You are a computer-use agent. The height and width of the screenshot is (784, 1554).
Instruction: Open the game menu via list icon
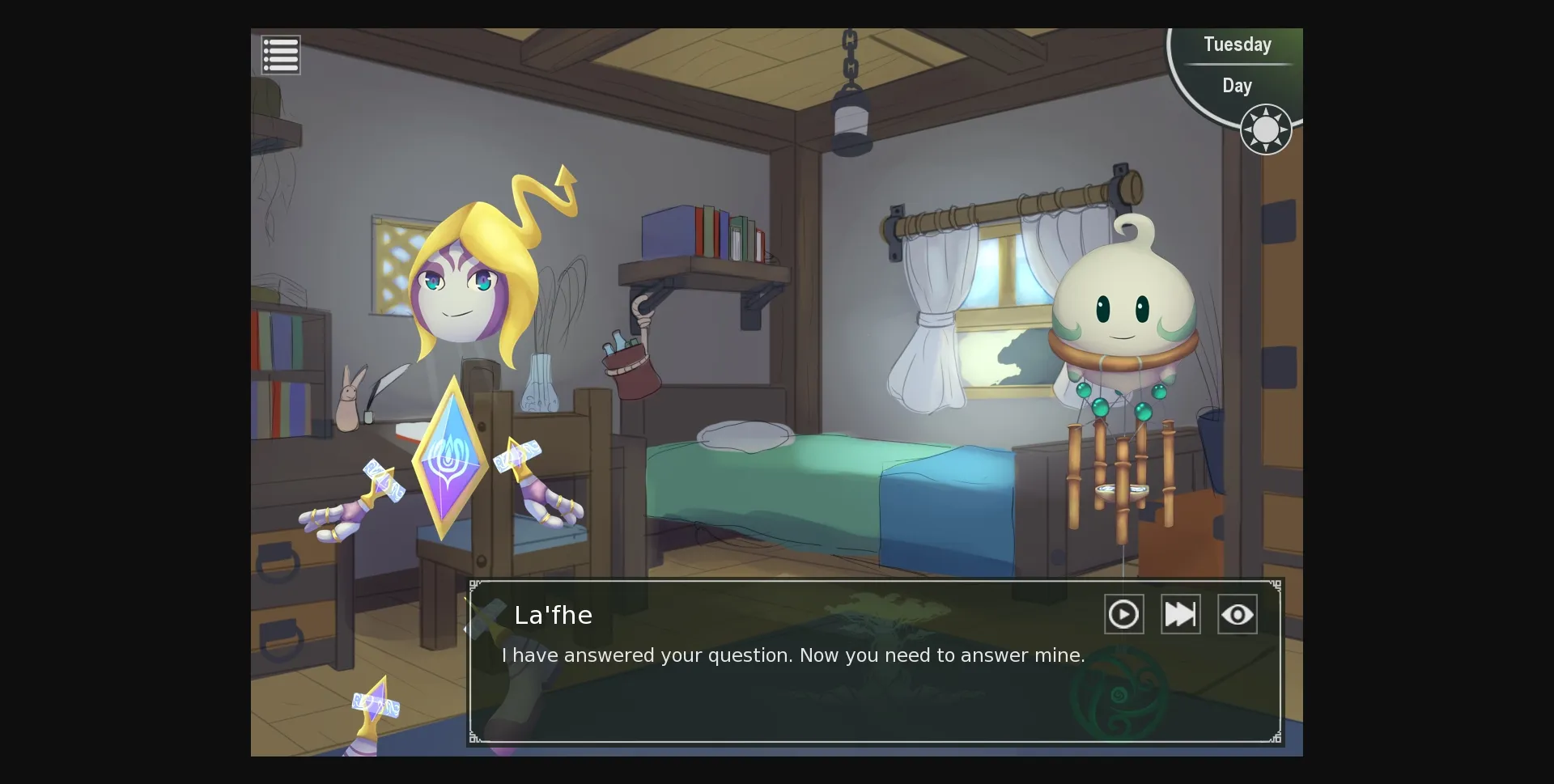(x=281, y=54)
